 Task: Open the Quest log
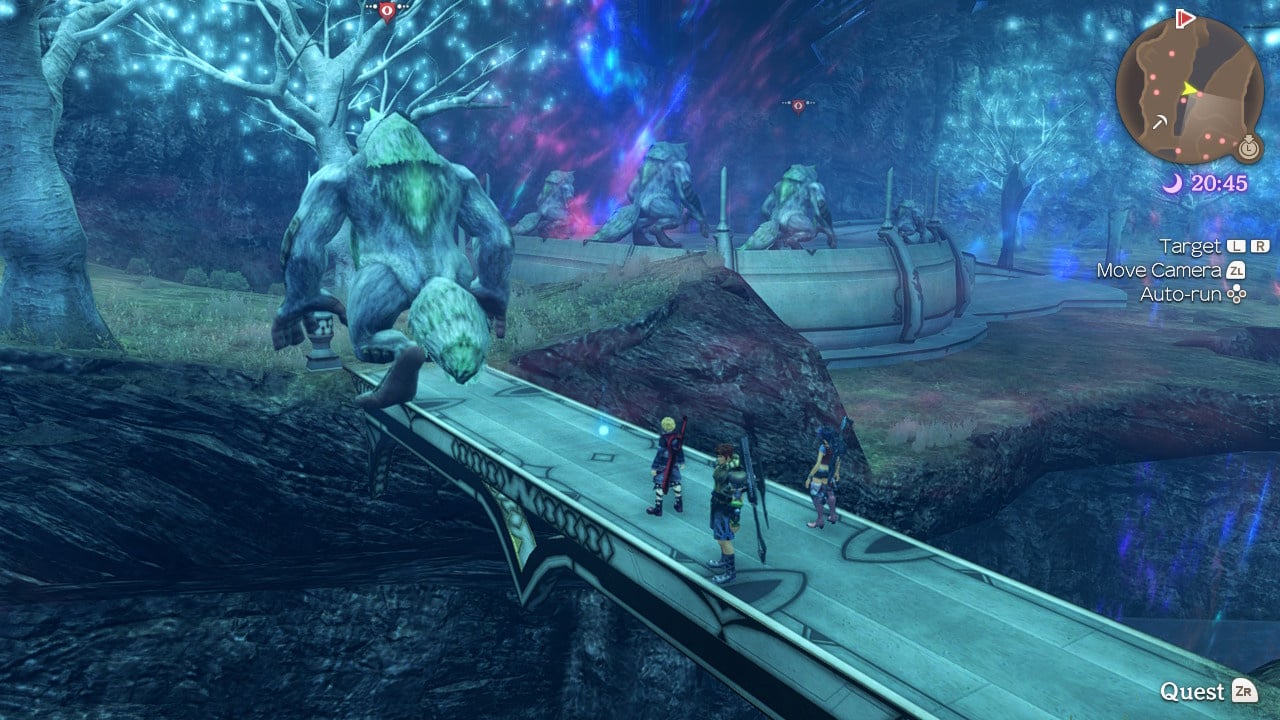click(x=1207, y=691)
